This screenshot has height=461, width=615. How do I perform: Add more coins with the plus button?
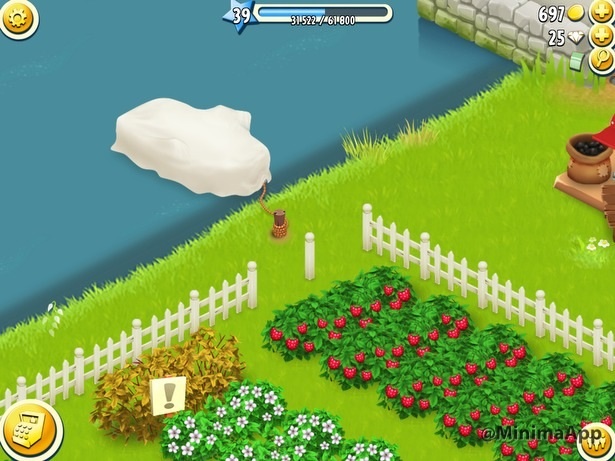pos(602,14)
